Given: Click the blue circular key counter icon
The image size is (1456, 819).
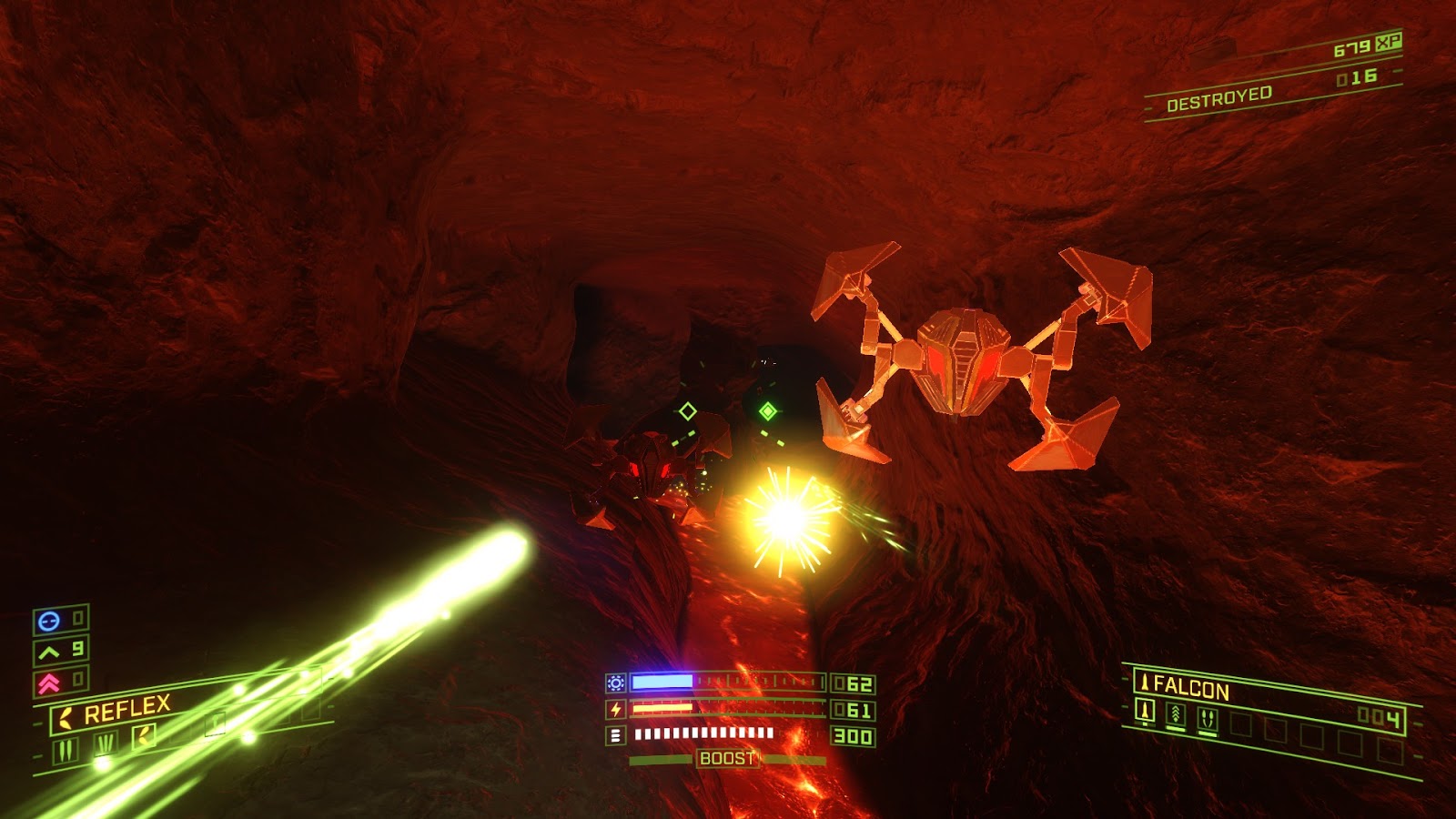Looking at the screenshot, I should pos(49,621).
